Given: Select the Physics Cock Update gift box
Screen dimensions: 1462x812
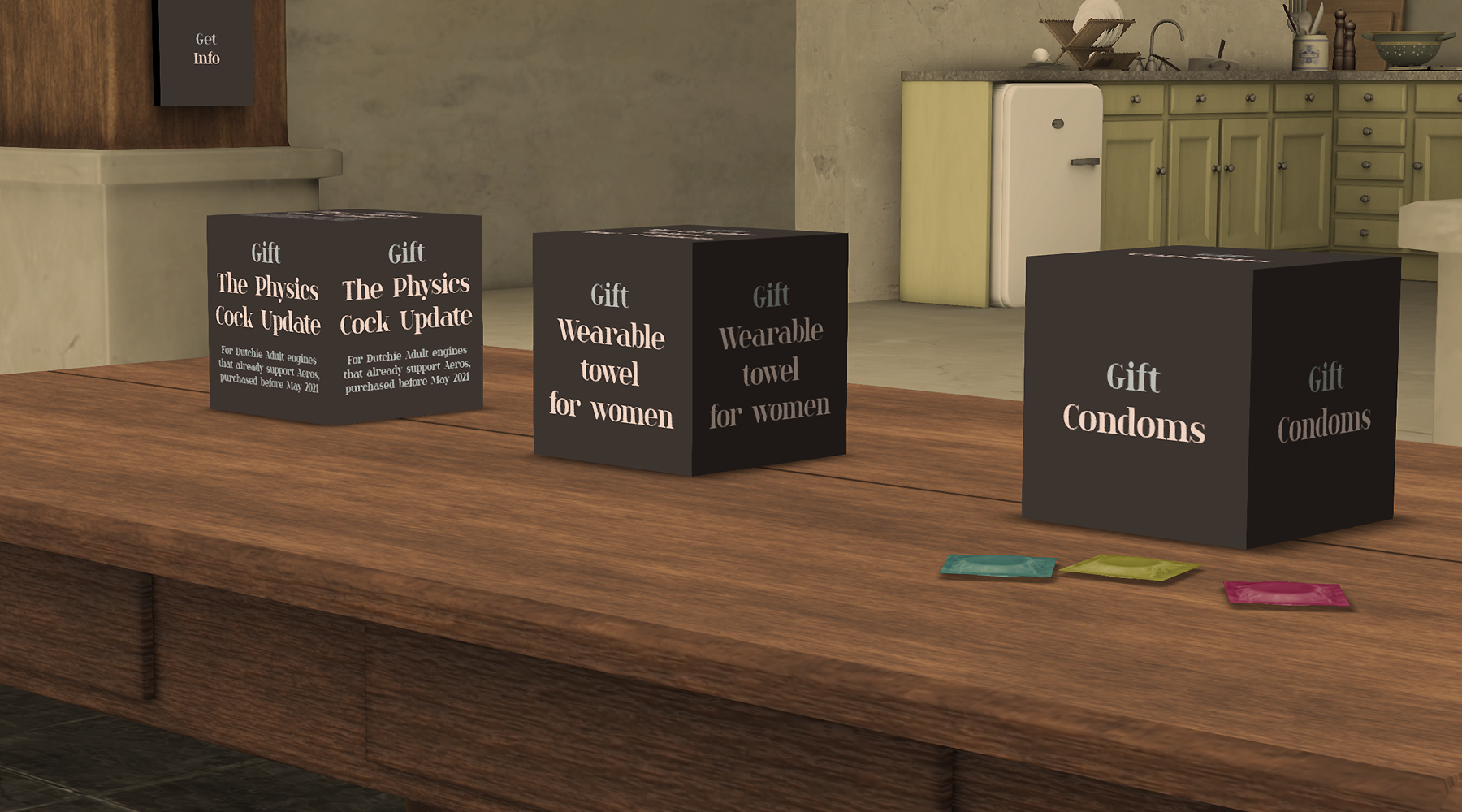Looking at the screenshot, I should pos(344,317).
